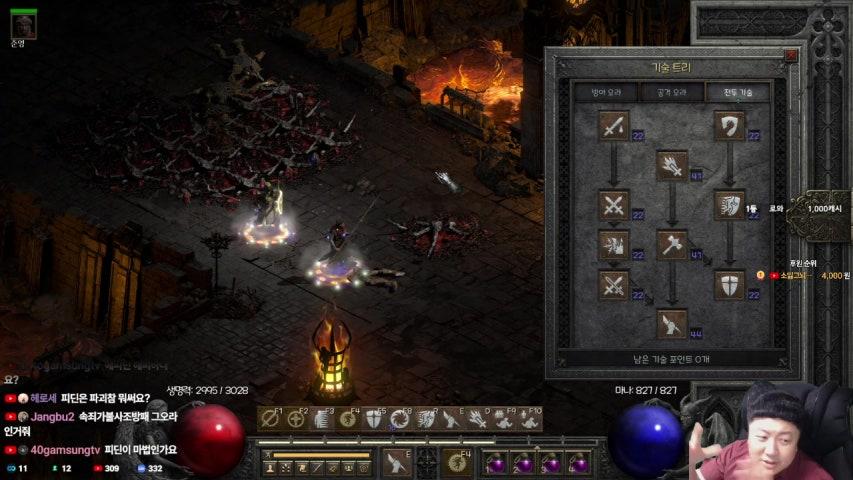This screenshot has height=480, width=853.
Task: Select Fist of the Heavens tree skill
Action: (672, 323)
